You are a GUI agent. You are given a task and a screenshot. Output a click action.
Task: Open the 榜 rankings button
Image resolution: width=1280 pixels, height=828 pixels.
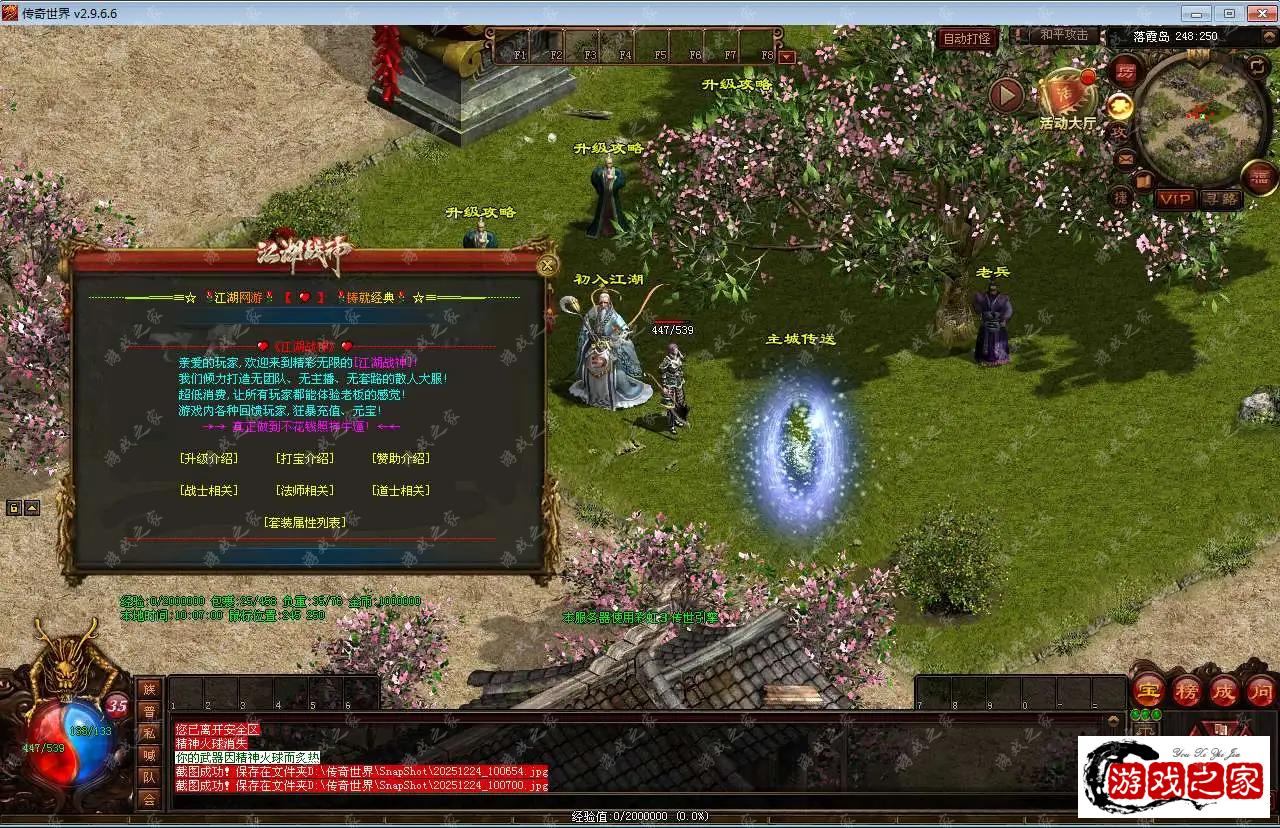tap(1187, 691)
